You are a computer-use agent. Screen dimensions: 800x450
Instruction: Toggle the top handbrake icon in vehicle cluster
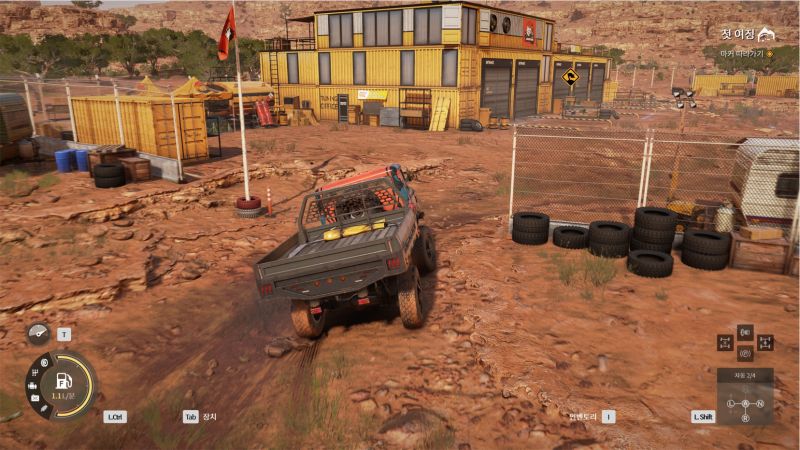pyautogui.click(x=745, y=331)
